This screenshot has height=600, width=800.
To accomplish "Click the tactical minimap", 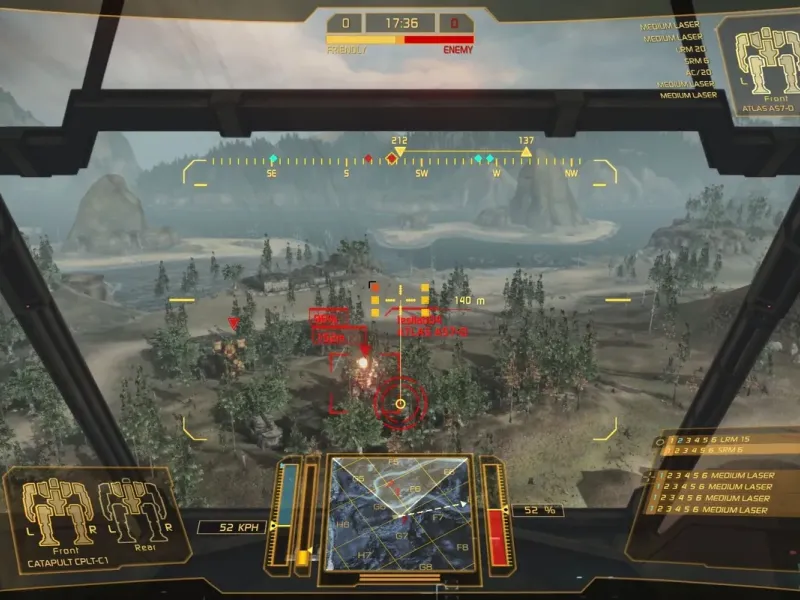I will [x=400, y=516].
